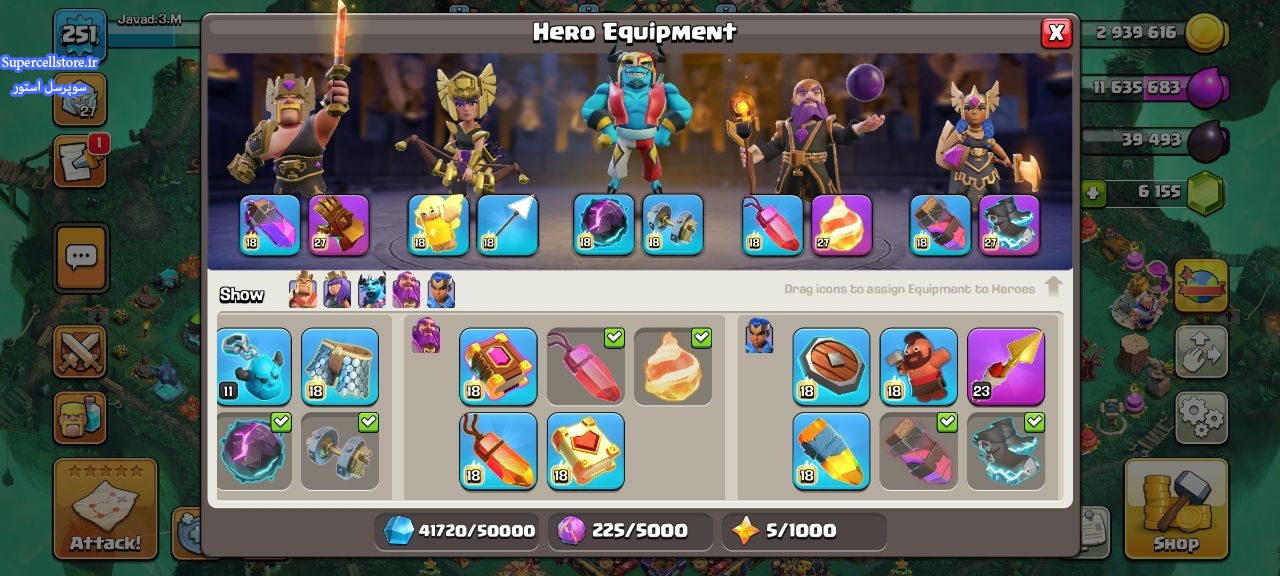Pick the Rocket Spear equipment
1280x576 pixels.
pos(831,451)
